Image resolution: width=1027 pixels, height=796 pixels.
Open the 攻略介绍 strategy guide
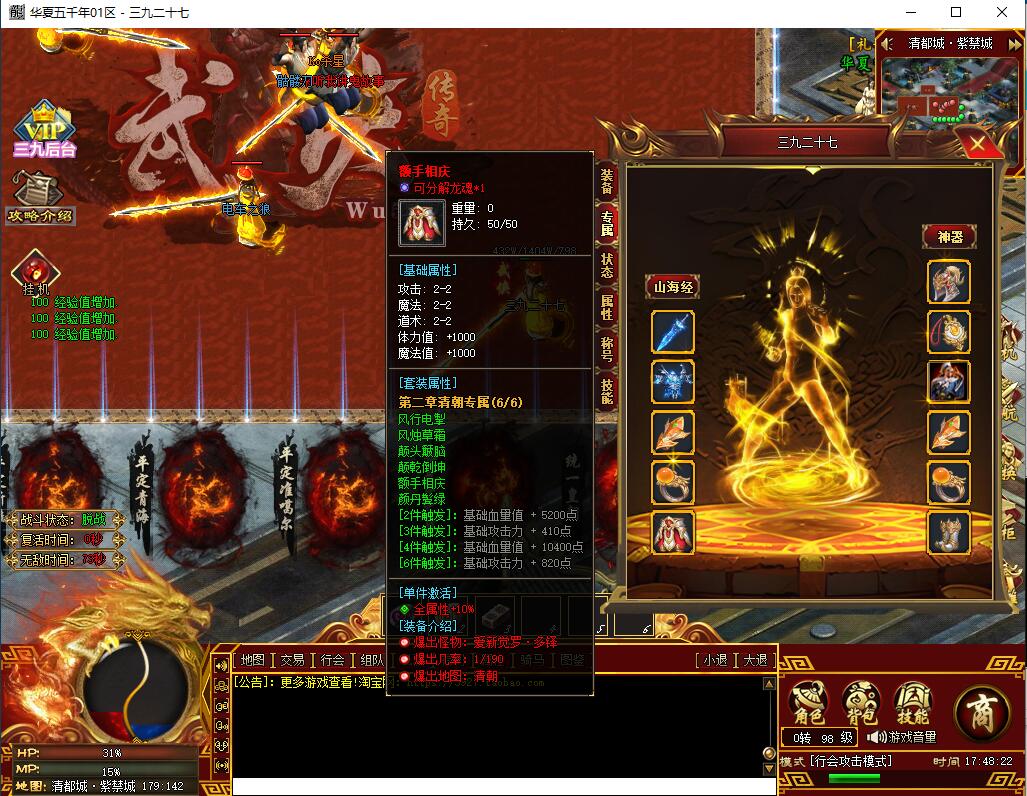(40, 198)
